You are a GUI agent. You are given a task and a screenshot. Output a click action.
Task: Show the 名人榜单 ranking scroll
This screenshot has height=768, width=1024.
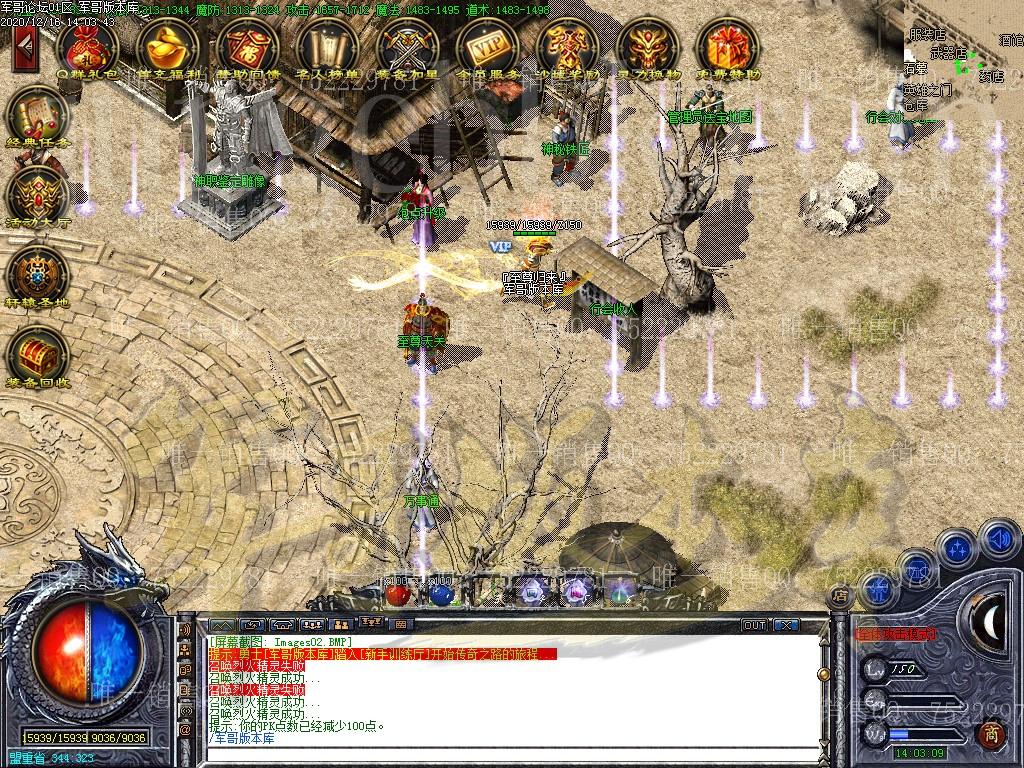327,46
